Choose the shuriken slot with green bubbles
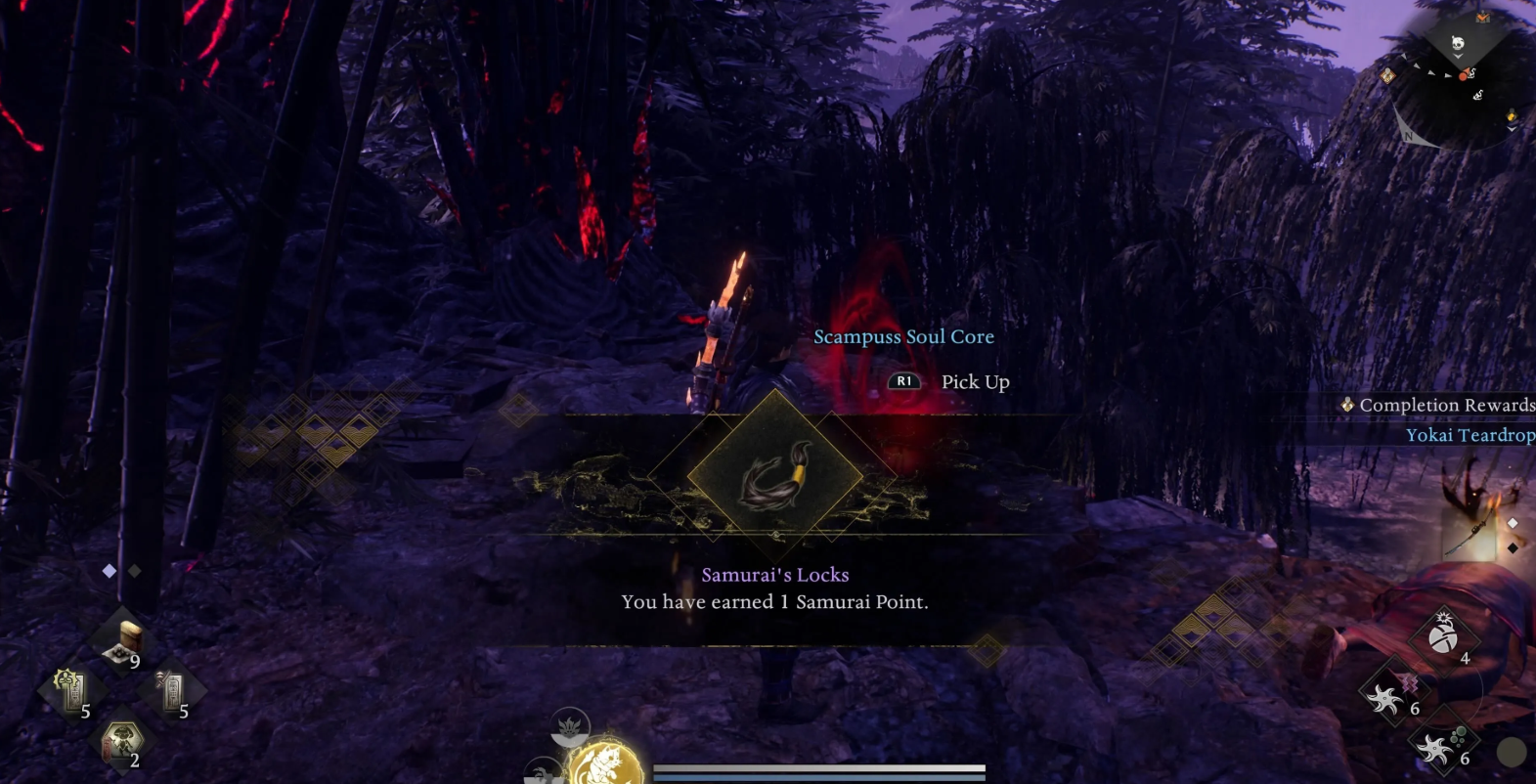Viewport: 1536px width, 784px height. (x=1441, y=748)
